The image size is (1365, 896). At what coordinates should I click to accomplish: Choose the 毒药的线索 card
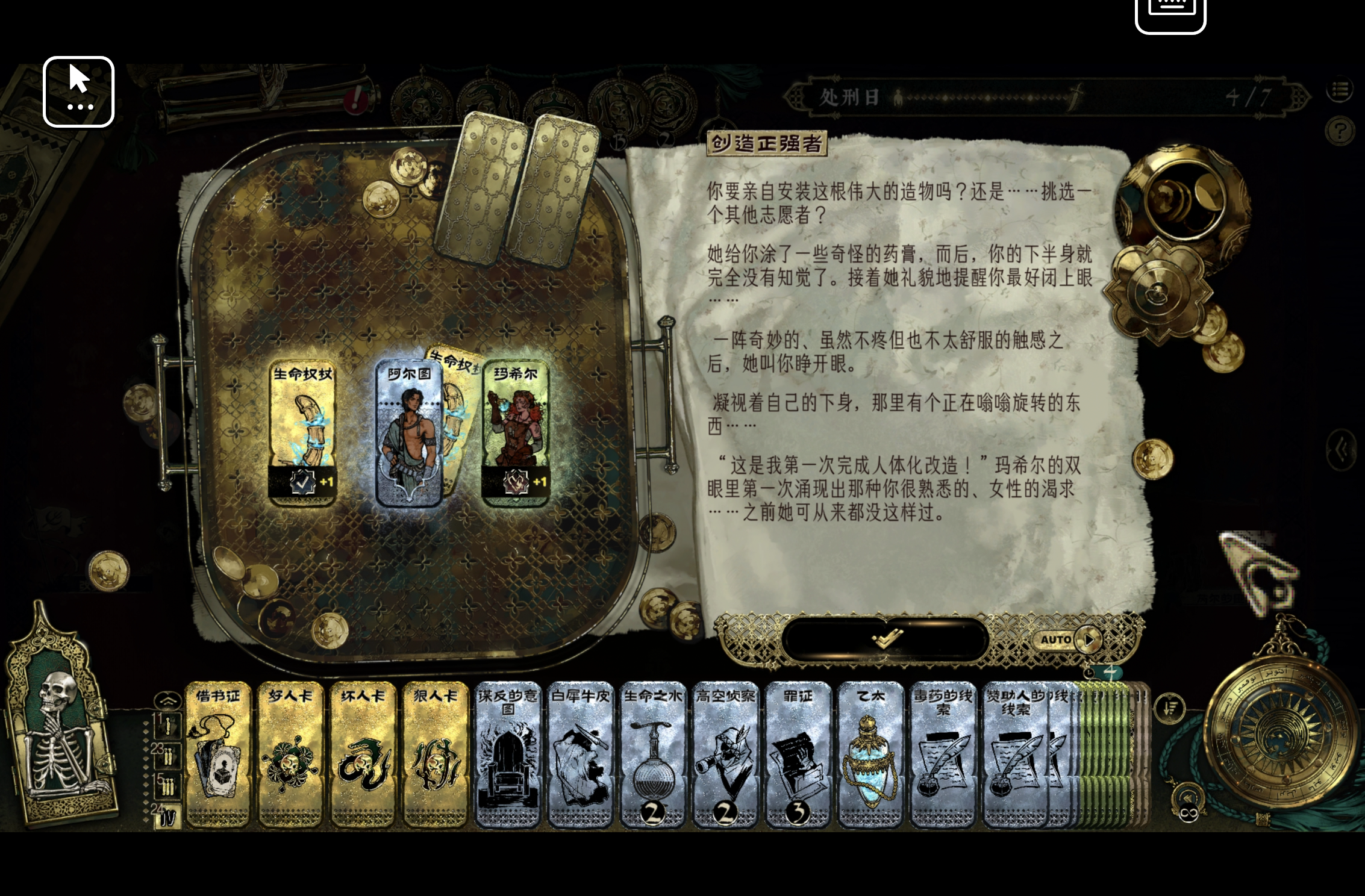coord(943,754)
